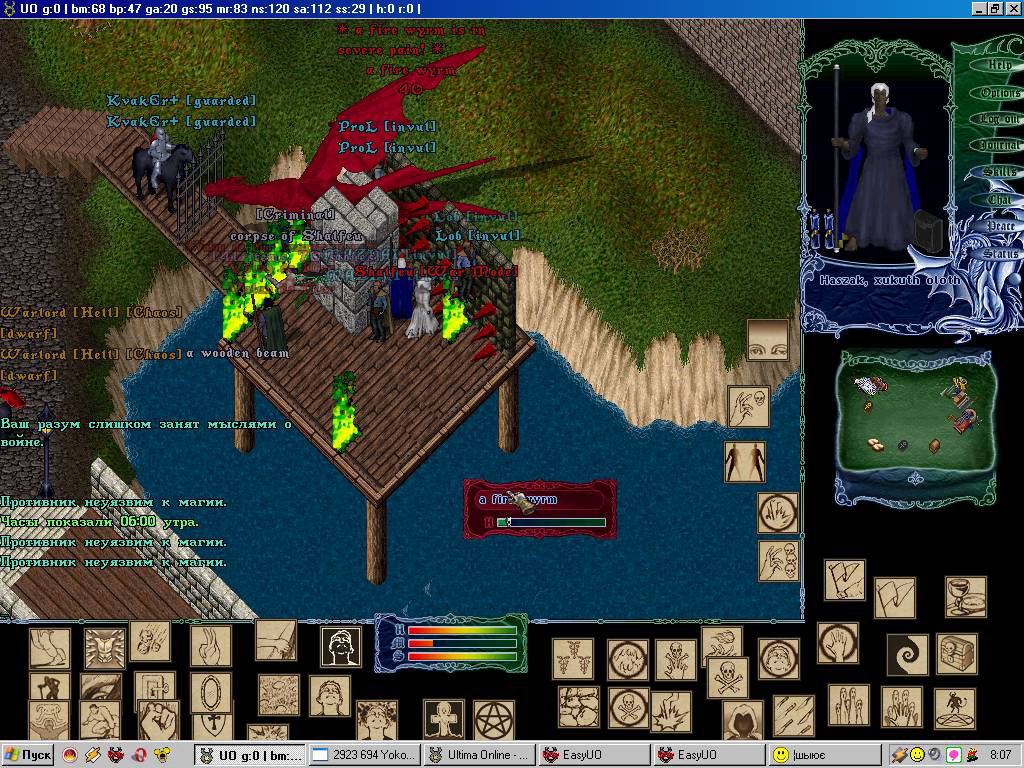Screen dimensions: 1024x768
Task: Select the fire wyrm target health gump
Action: point(540,508)
